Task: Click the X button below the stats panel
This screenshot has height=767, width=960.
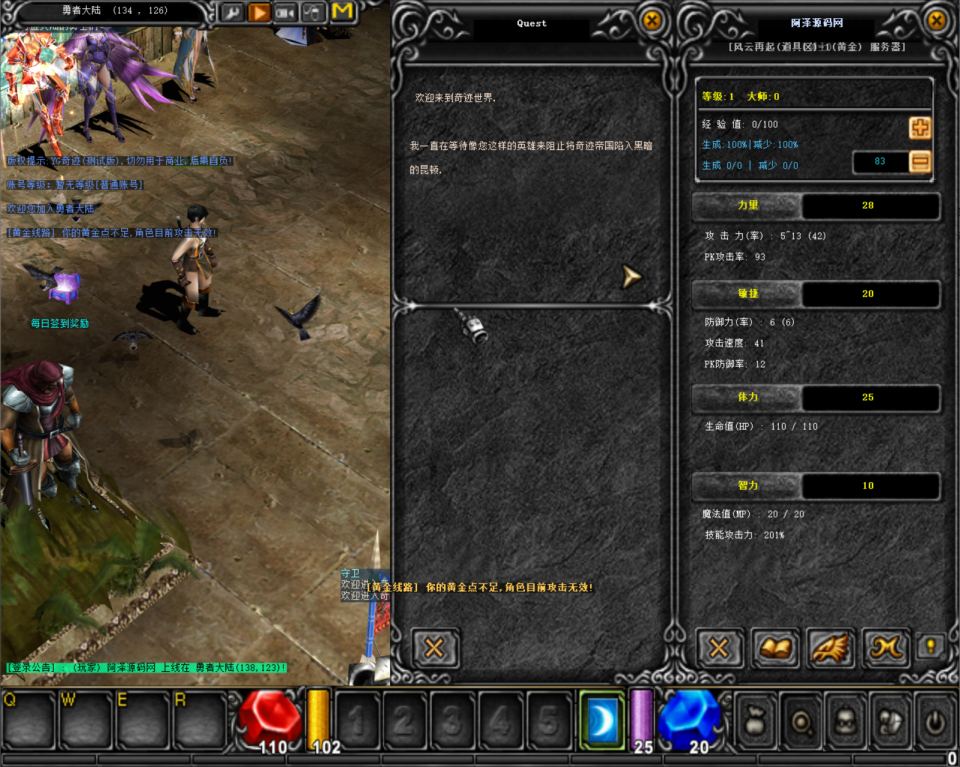Action: (x=718, y=648)
